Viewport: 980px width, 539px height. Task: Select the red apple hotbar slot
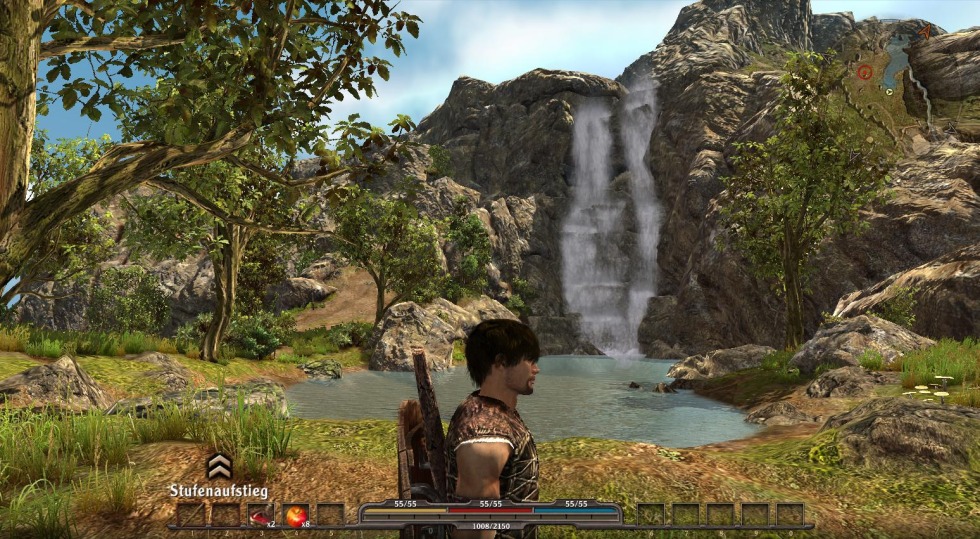(296, 515)
